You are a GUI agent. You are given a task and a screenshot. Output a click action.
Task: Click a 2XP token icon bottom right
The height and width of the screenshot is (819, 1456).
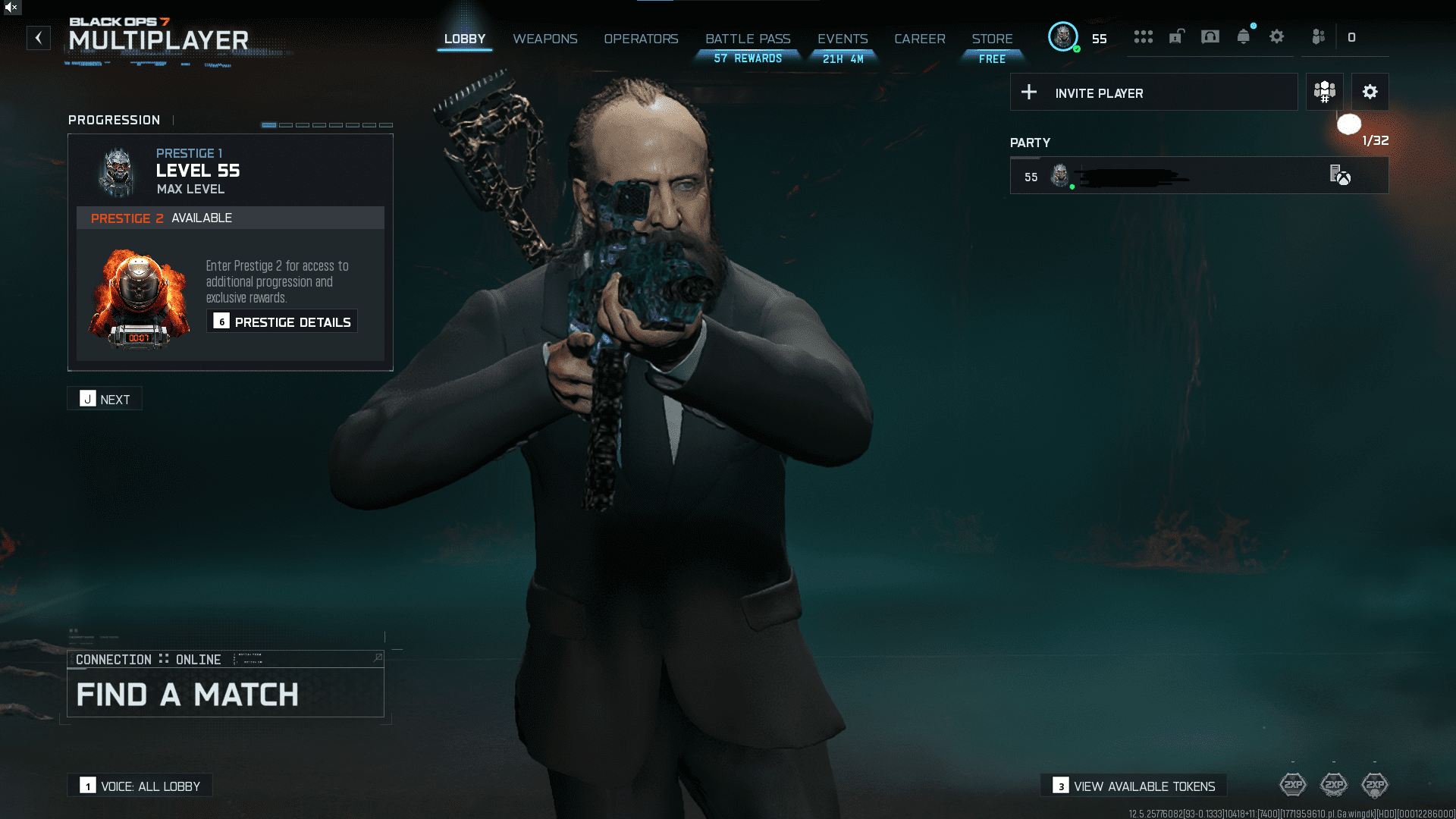point(1293,786)
